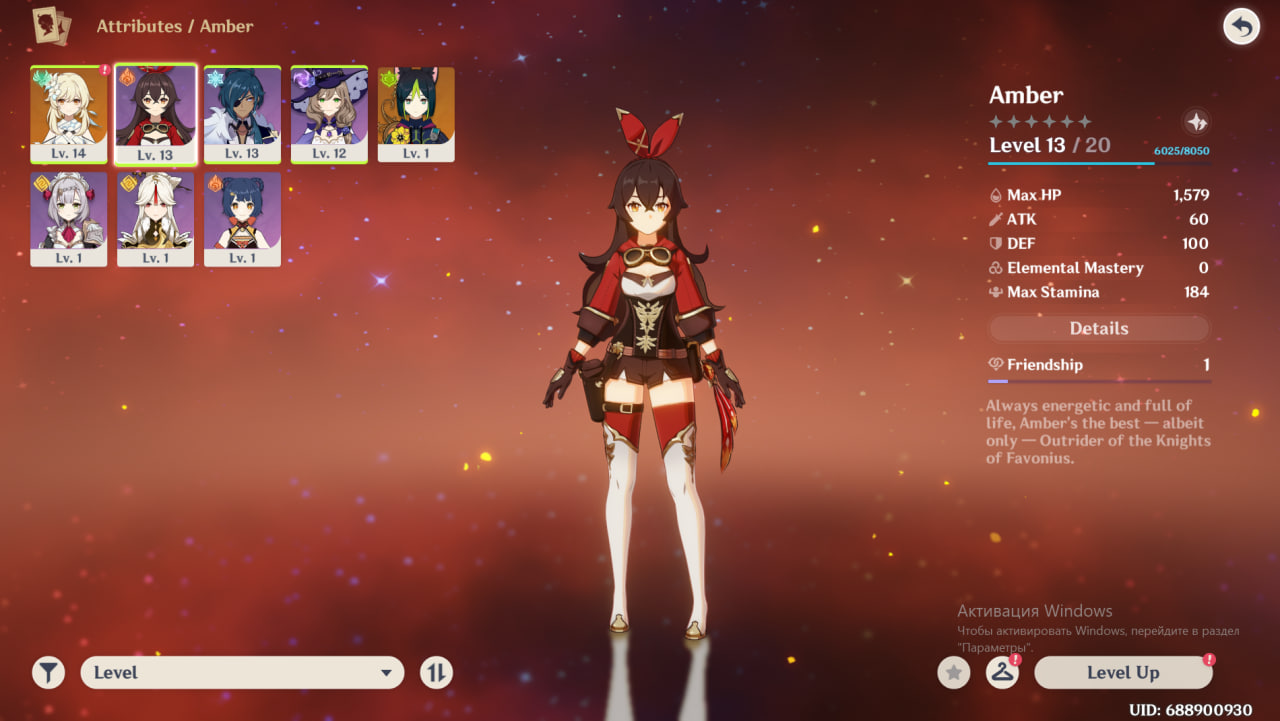Pick Xiangling's Pyro character portrait
The image size is (1280, 721).
242,218
